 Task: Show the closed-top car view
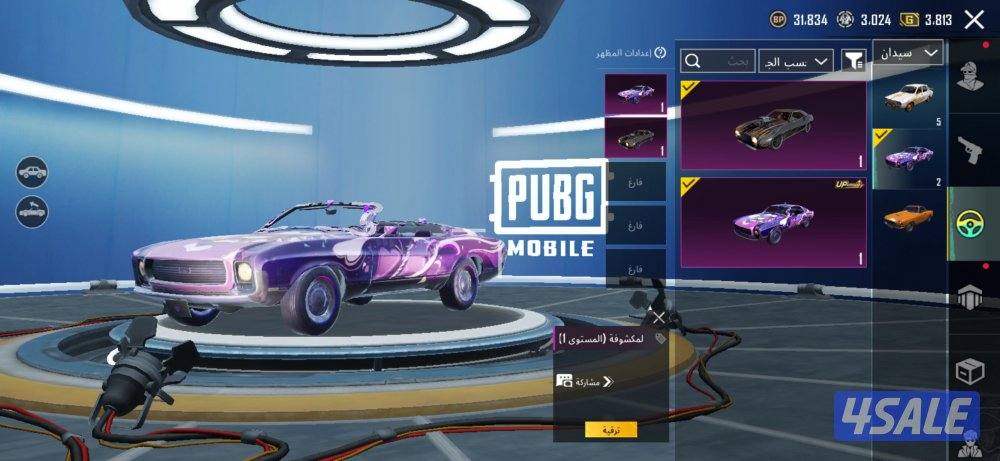coord(31,171)
